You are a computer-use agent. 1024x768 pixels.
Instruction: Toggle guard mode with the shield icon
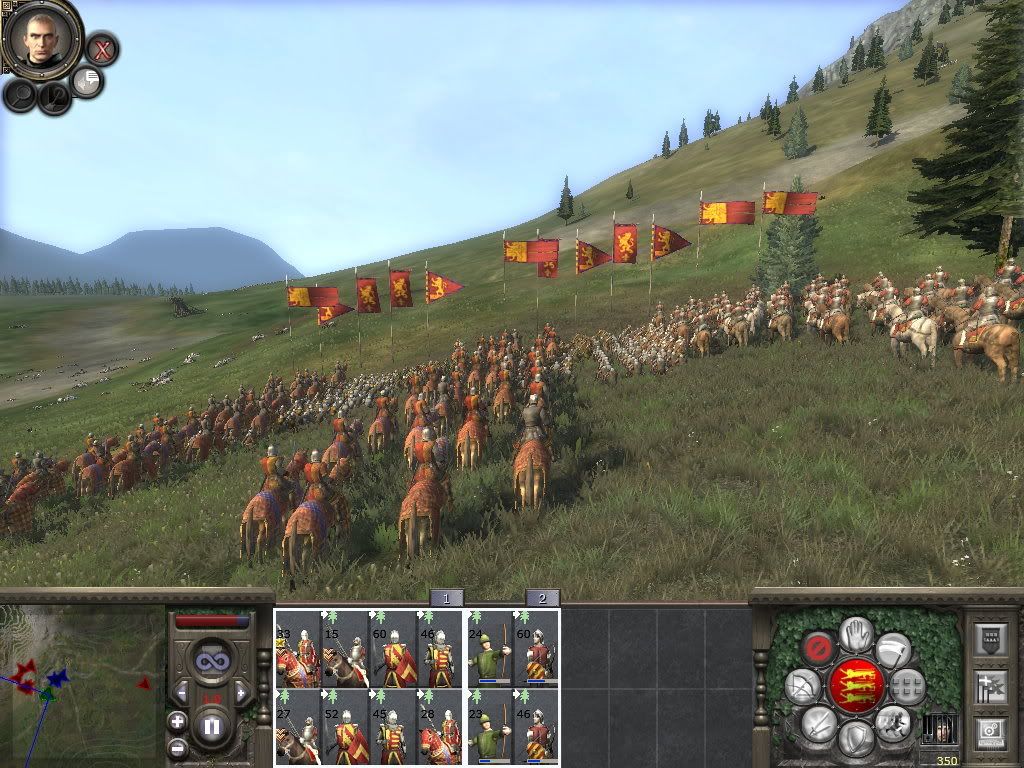tap(855, 739)
